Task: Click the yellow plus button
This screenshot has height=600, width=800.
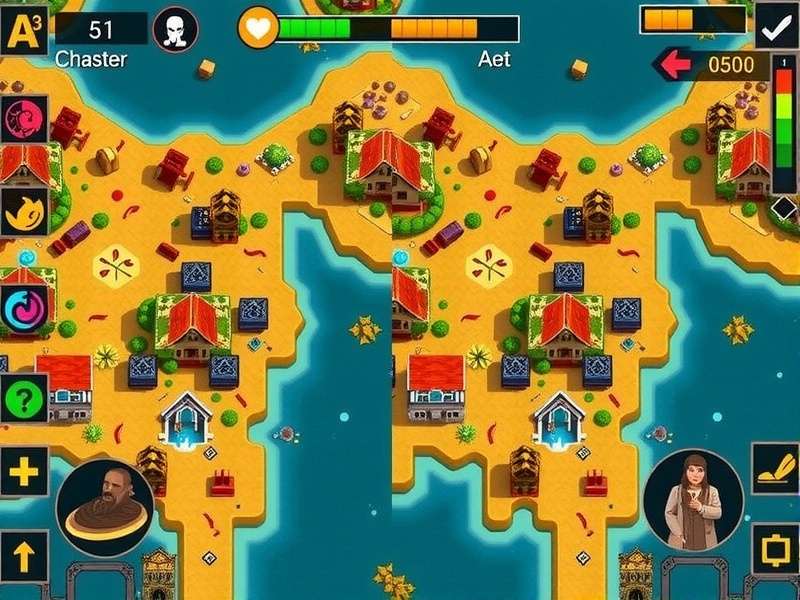Action: [23, 471]
